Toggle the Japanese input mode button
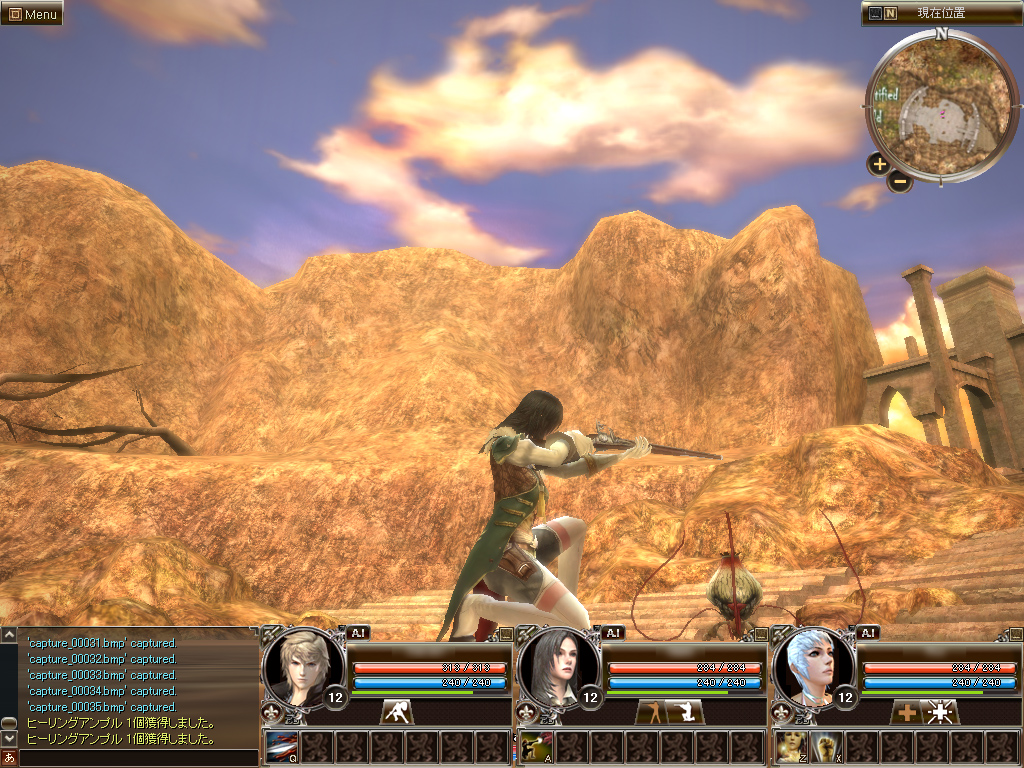The height and width of the screenshot is (768, 1024). point(9,758)
